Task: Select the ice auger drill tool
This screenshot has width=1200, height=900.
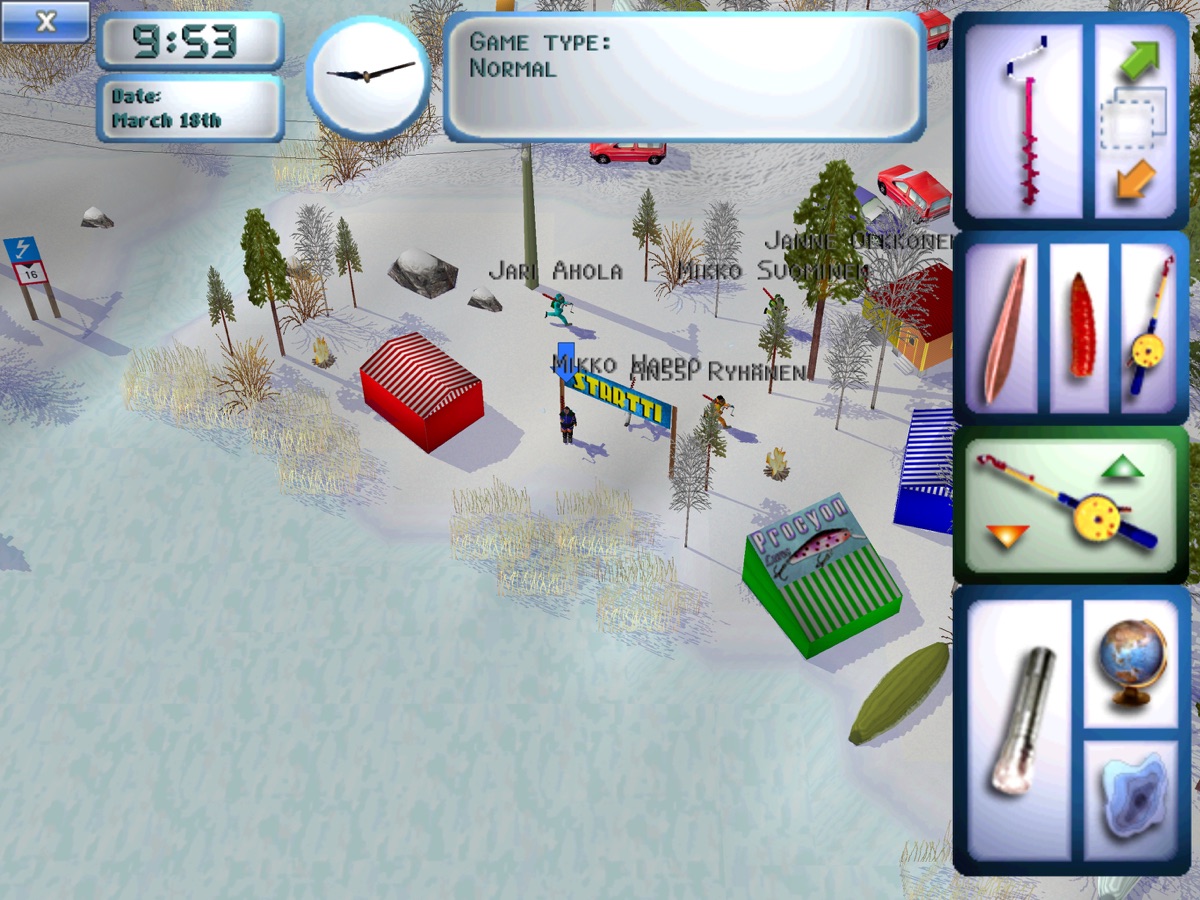Action: (1025, 120)
